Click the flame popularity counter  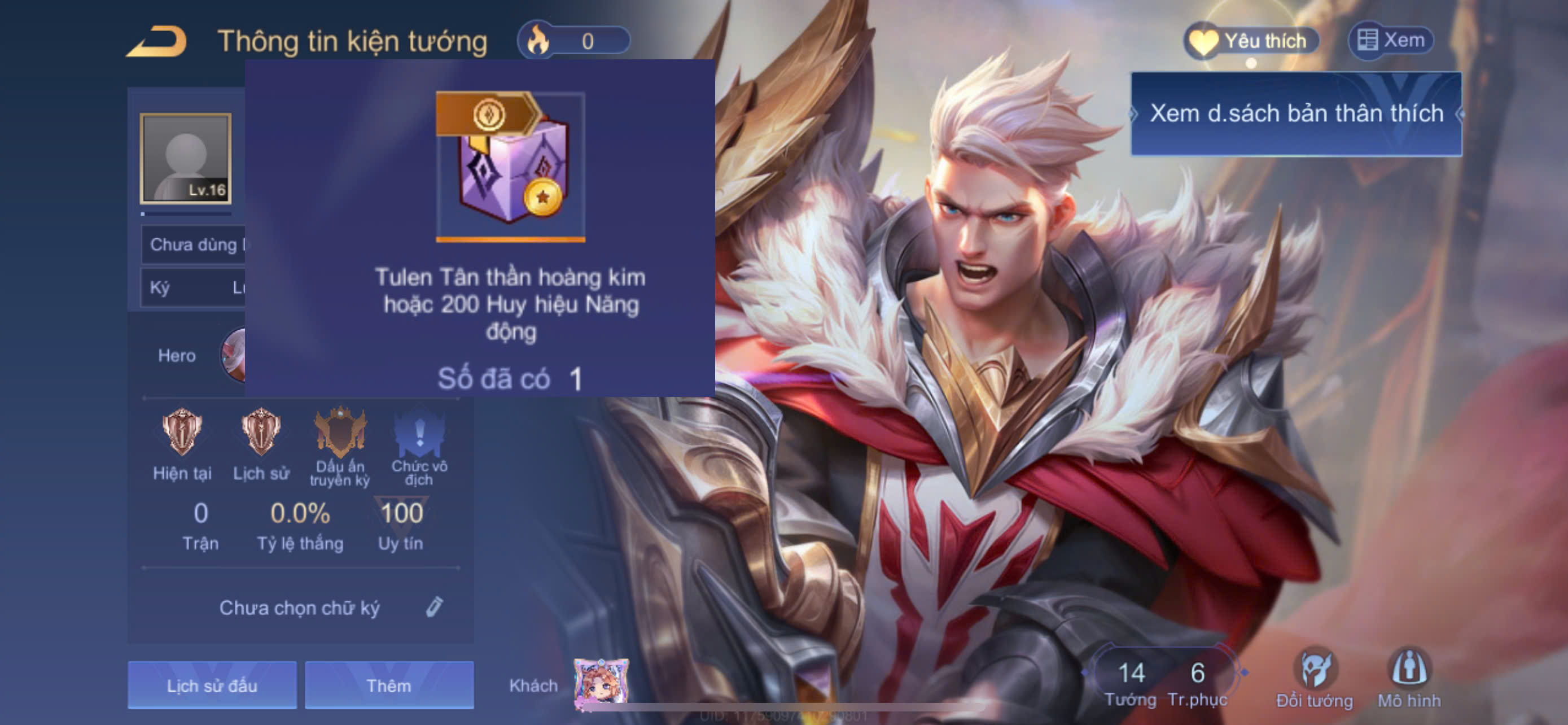tap(573, 41)
